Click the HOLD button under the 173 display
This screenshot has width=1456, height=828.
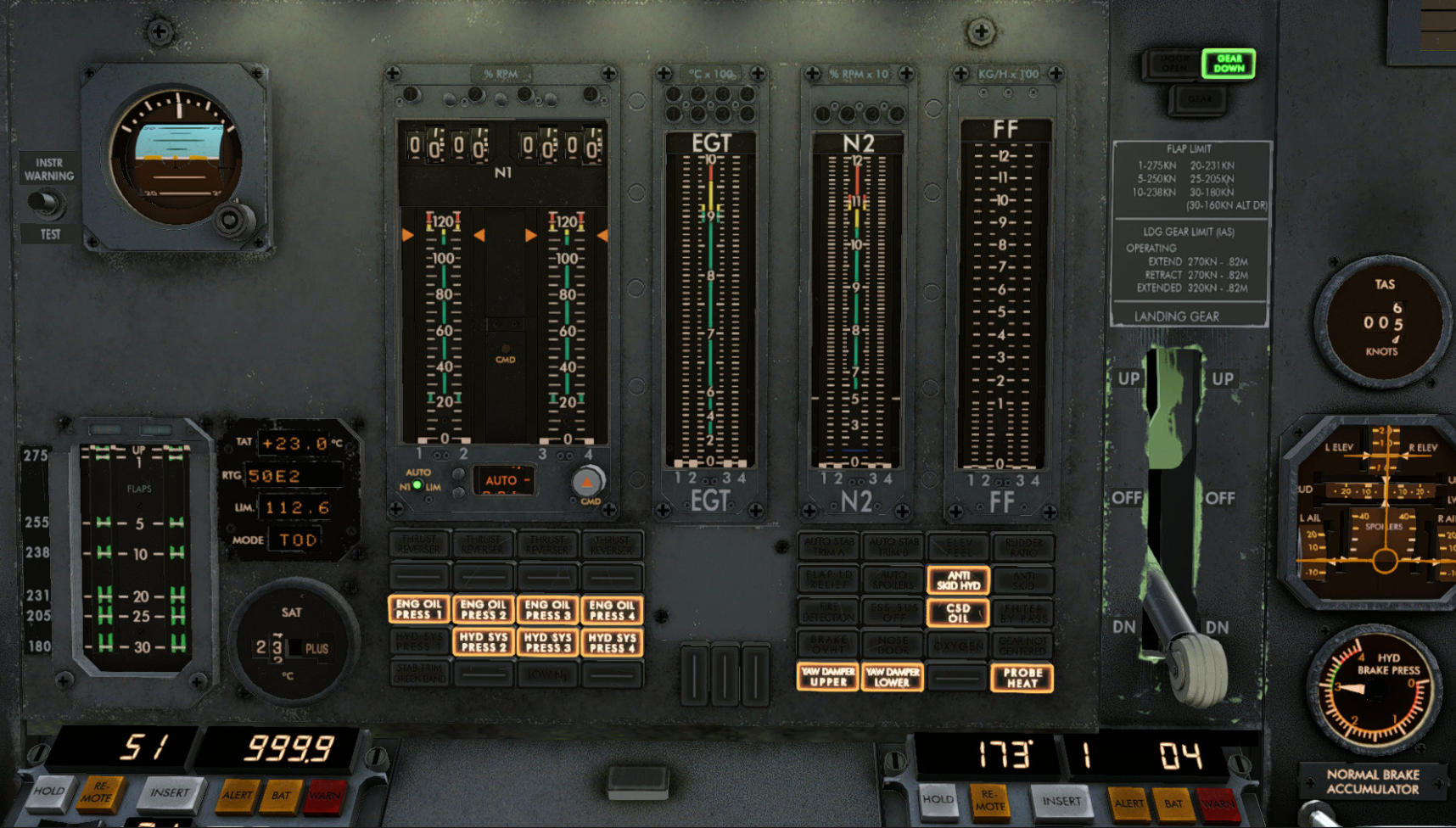coord(938,799)
